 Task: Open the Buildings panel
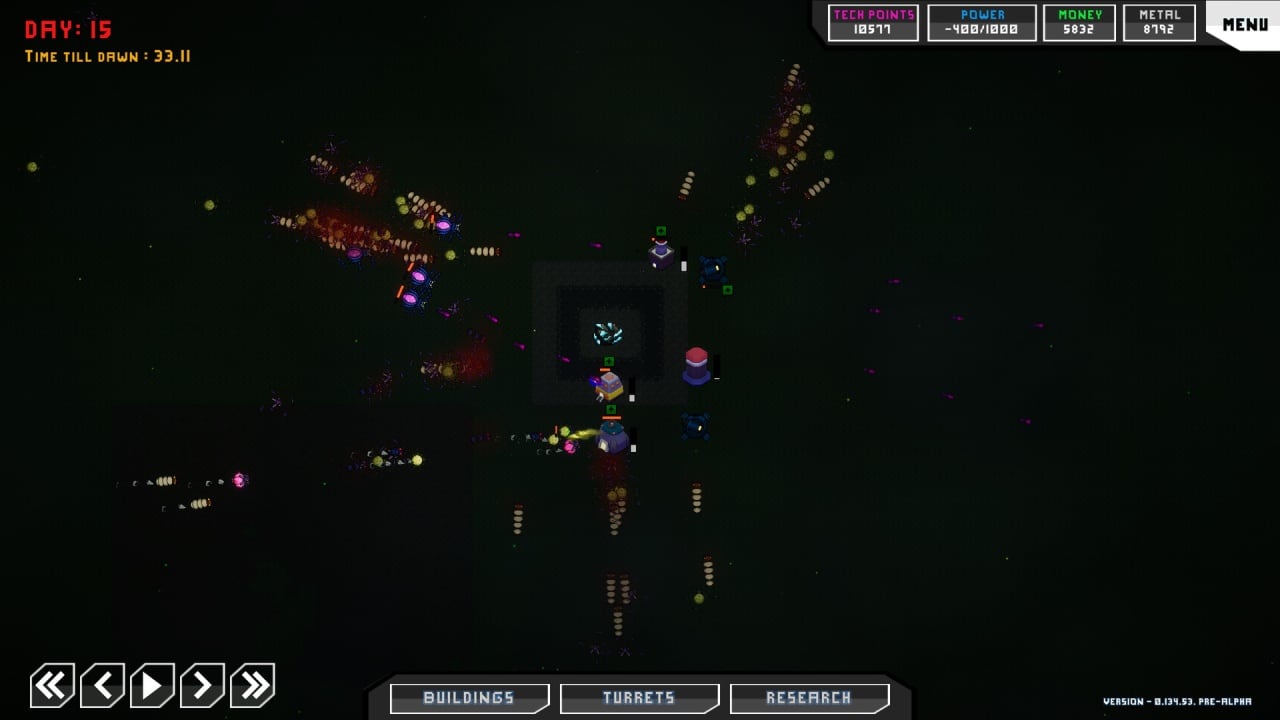469,698
